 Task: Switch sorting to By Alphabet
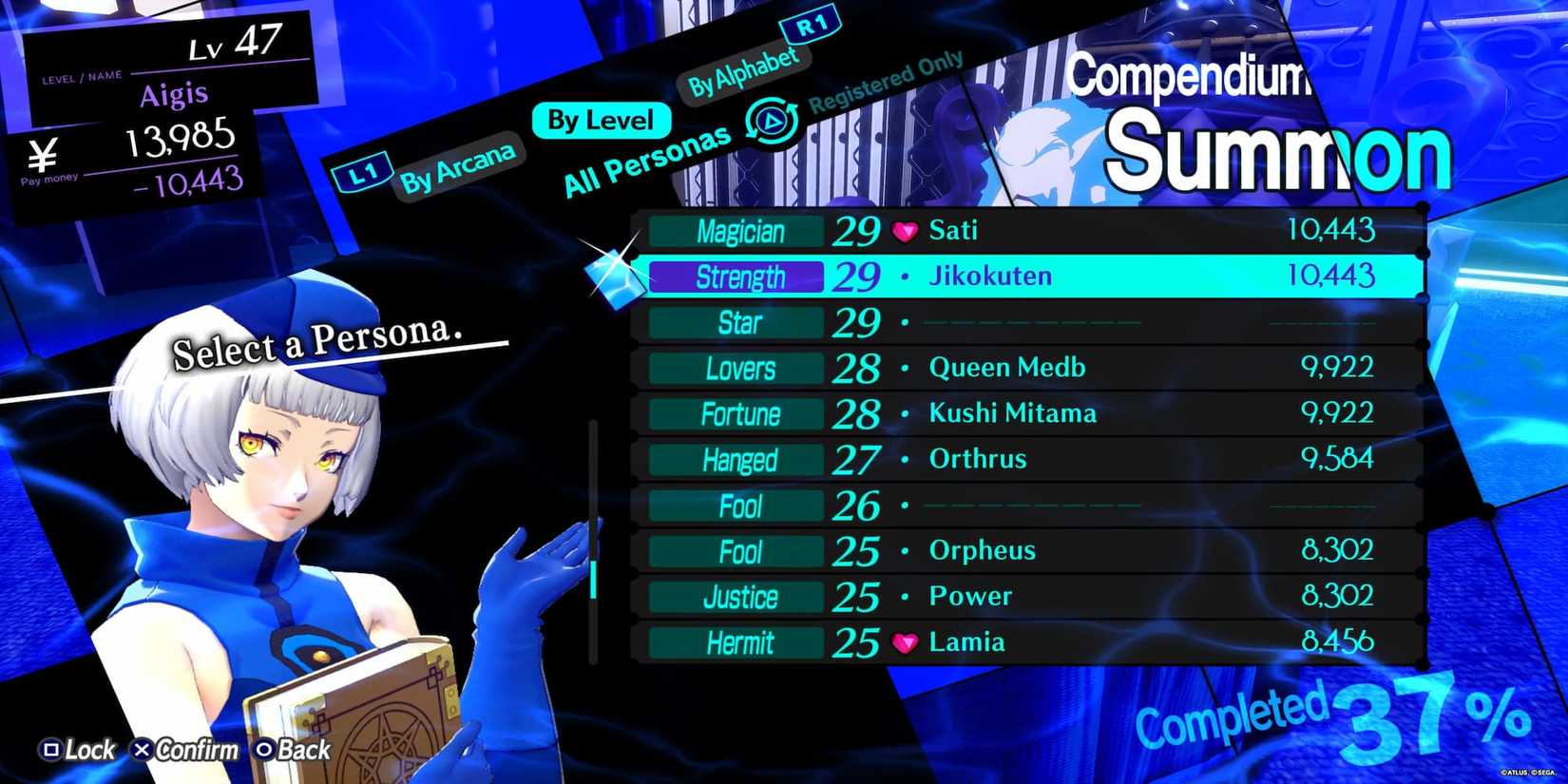(x=743, y=68)
